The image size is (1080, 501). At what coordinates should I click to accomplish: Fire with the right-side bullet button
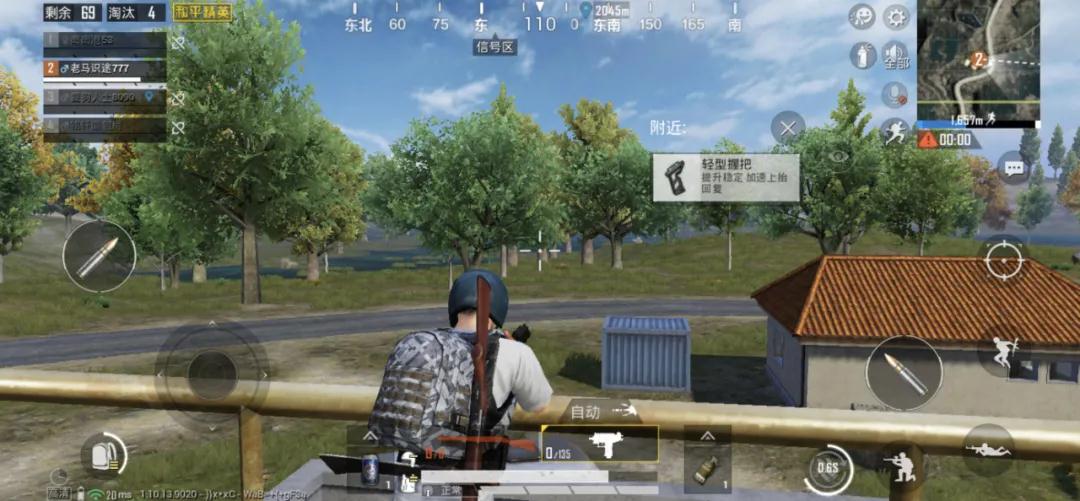tap(904, 373)
